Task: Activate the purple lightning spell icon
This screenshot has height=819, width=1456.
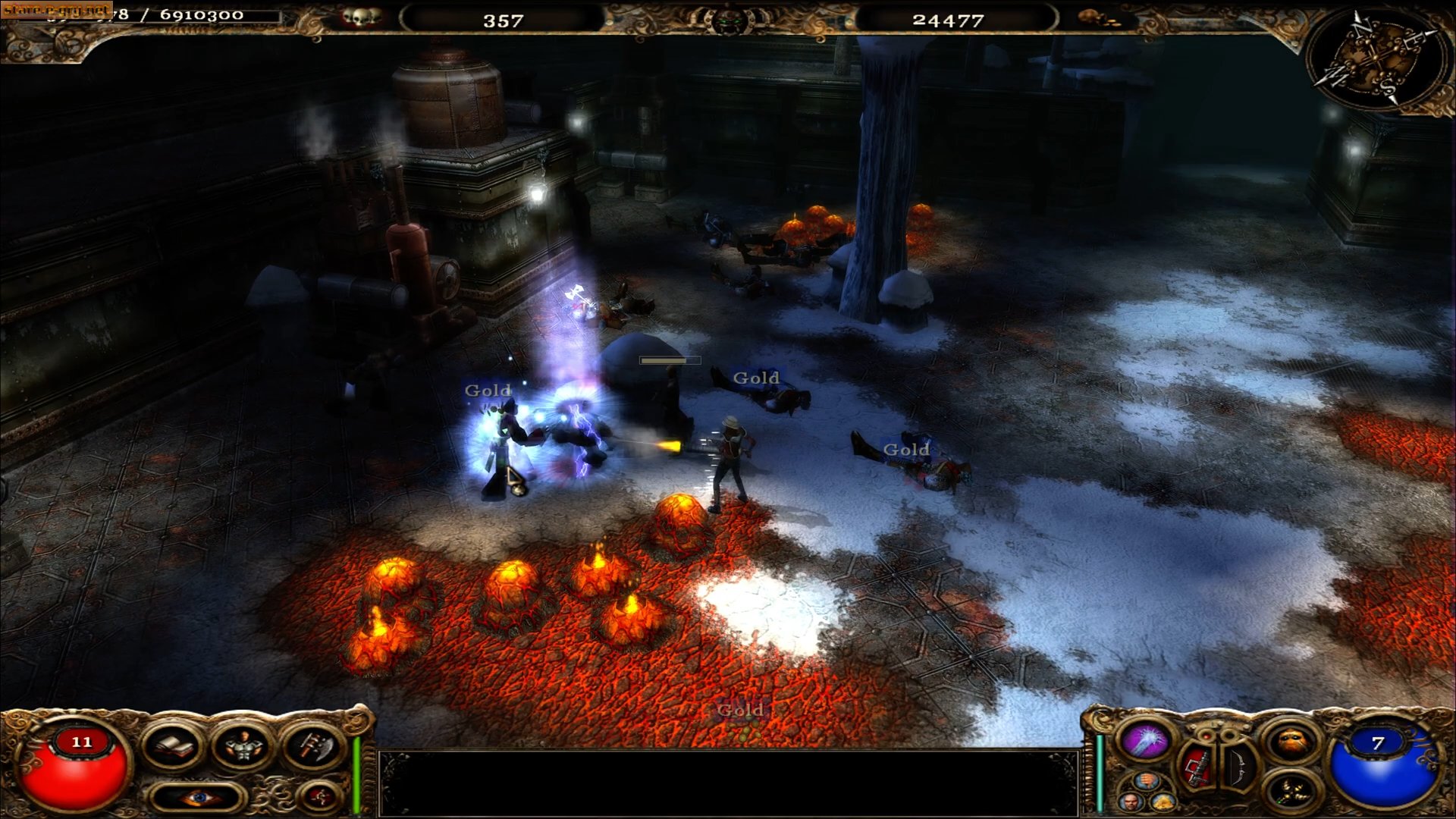Action: (1146, 741)
